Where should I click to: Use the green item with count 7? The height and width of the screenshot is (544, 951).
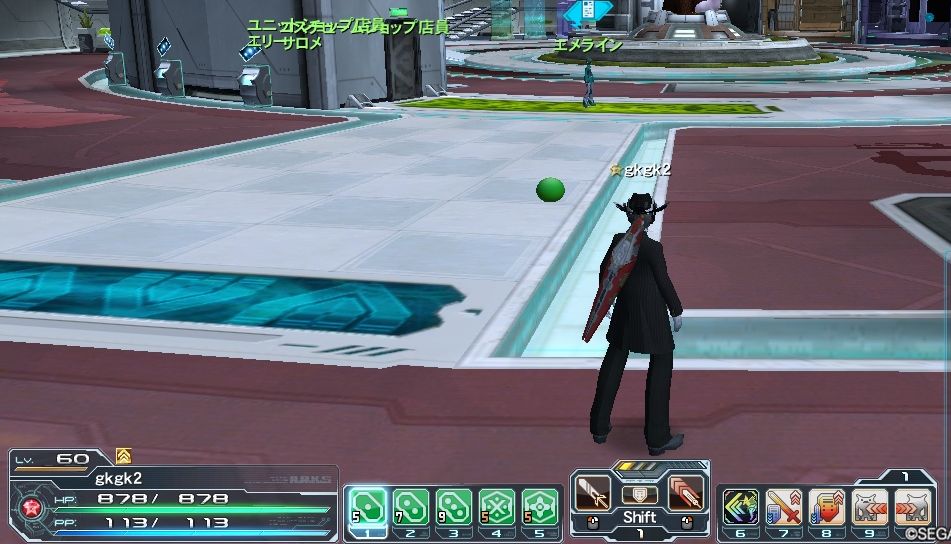tap(409, 506)
